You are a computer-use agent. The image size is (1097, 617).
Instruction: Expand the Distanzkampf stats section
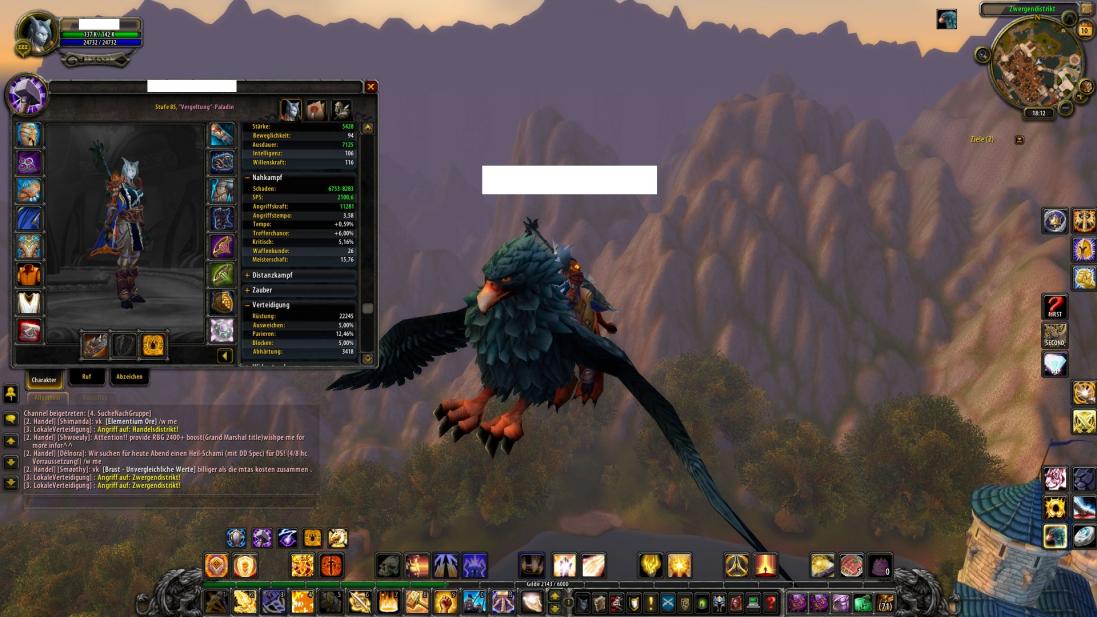(x=247, y=275)
